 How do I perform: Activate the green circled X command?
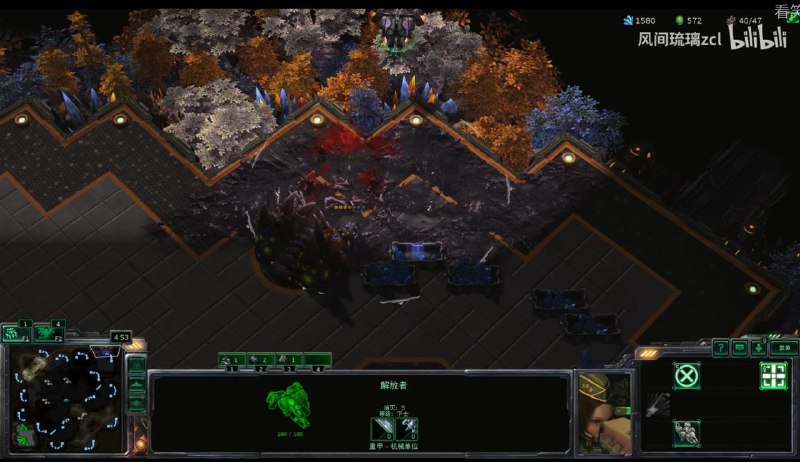pyautogui.click(x=686, y=376)
